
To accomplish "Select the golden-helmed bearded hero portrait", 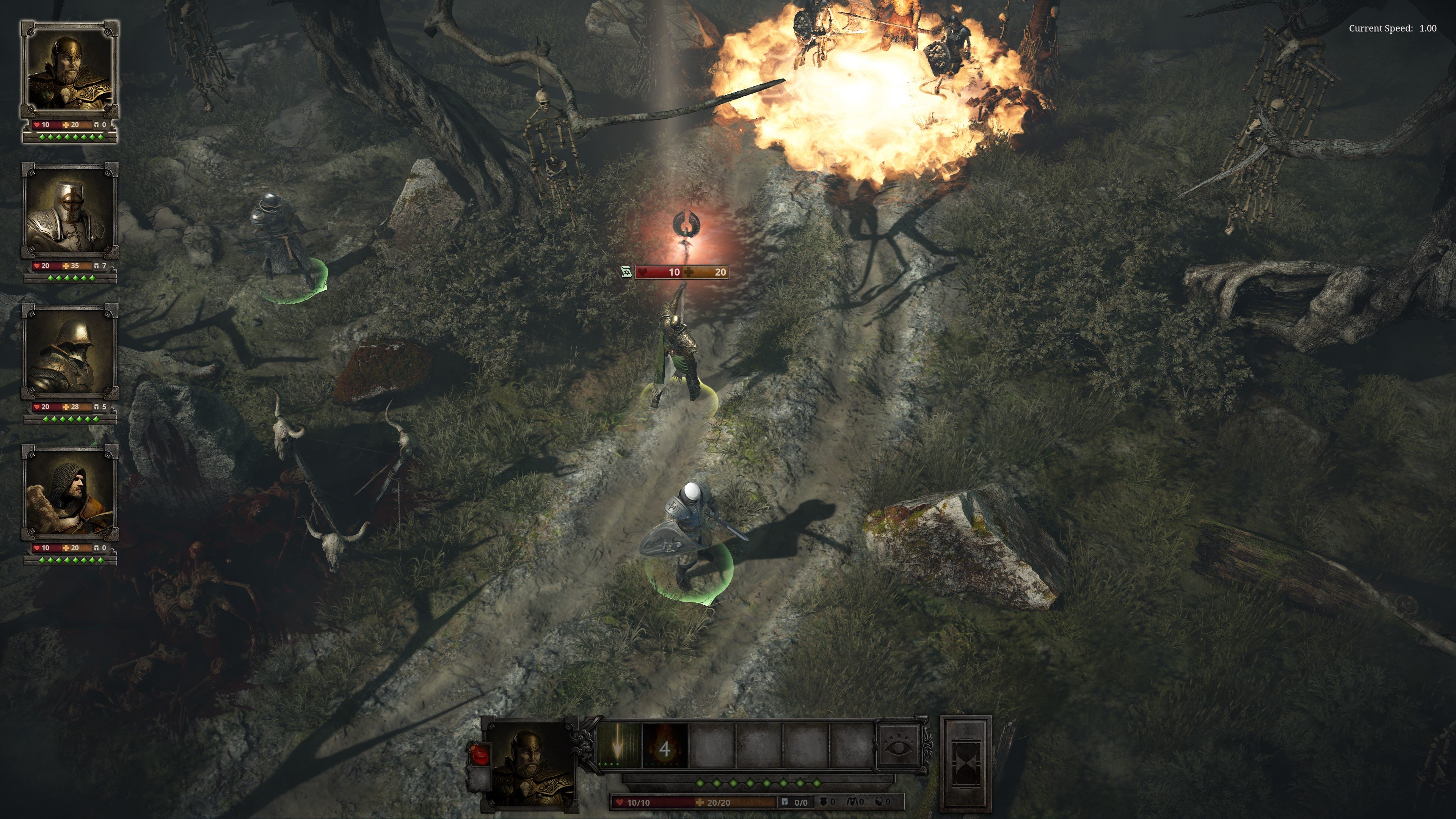I will 69,70.
